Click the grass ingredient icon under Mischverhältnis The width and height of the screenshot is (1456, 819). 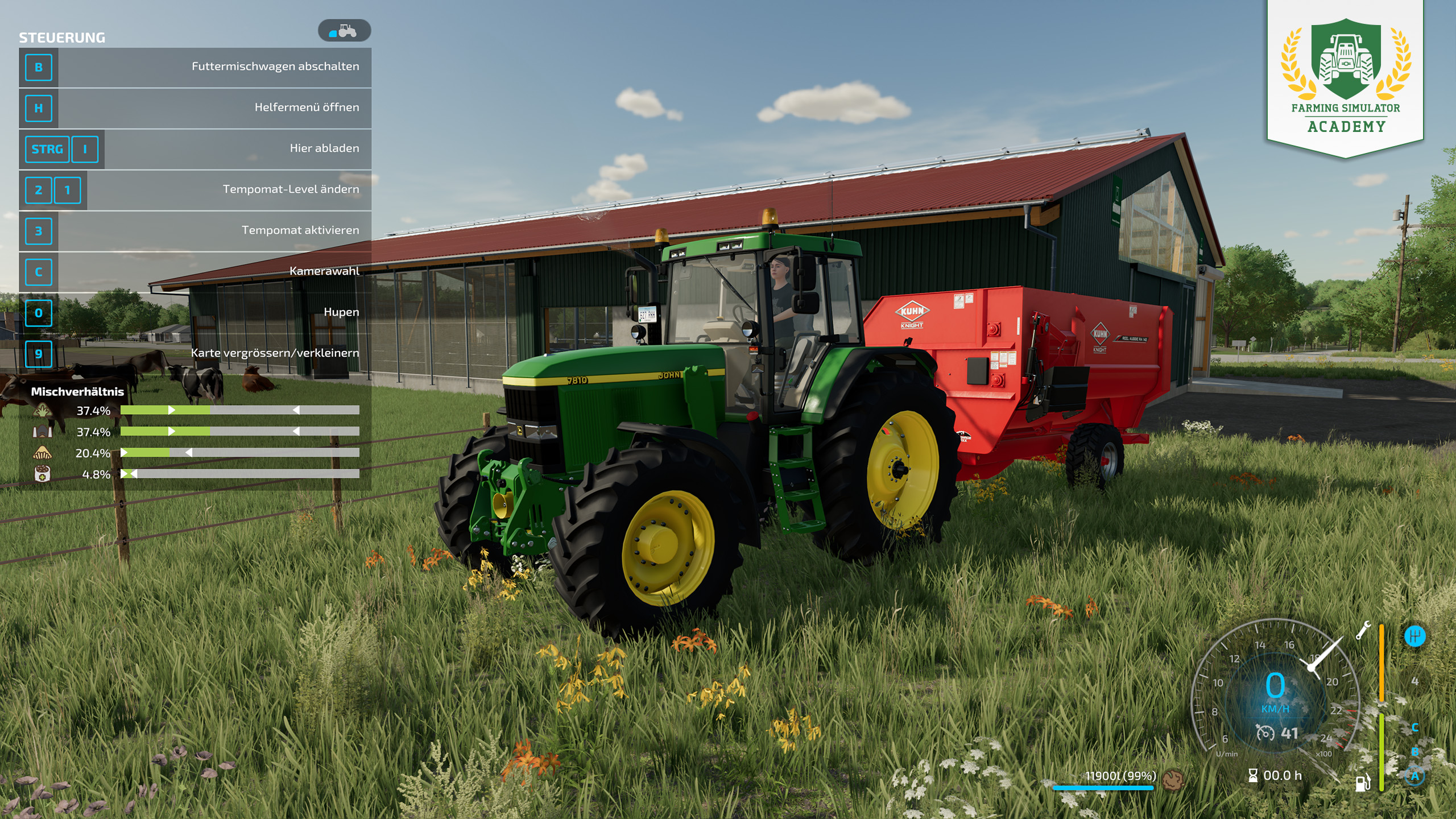tap(43, 411)
